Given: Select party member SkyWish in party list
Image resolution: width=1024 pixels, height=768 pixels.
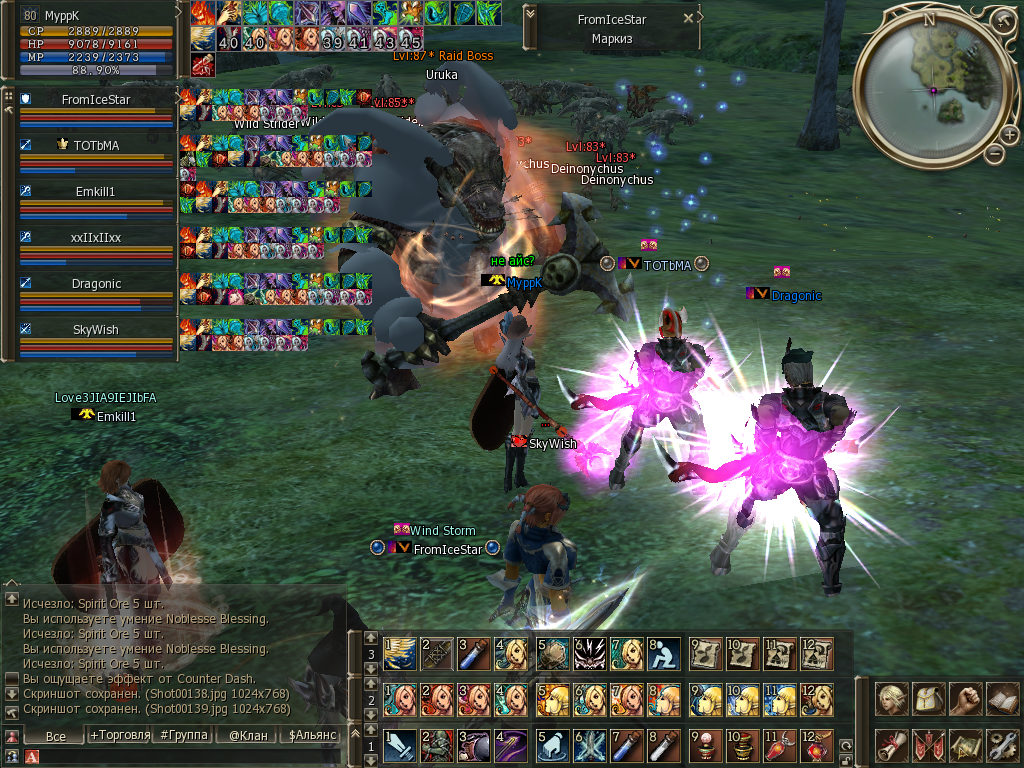Looking at the screenshot, I should coord(96,330).
